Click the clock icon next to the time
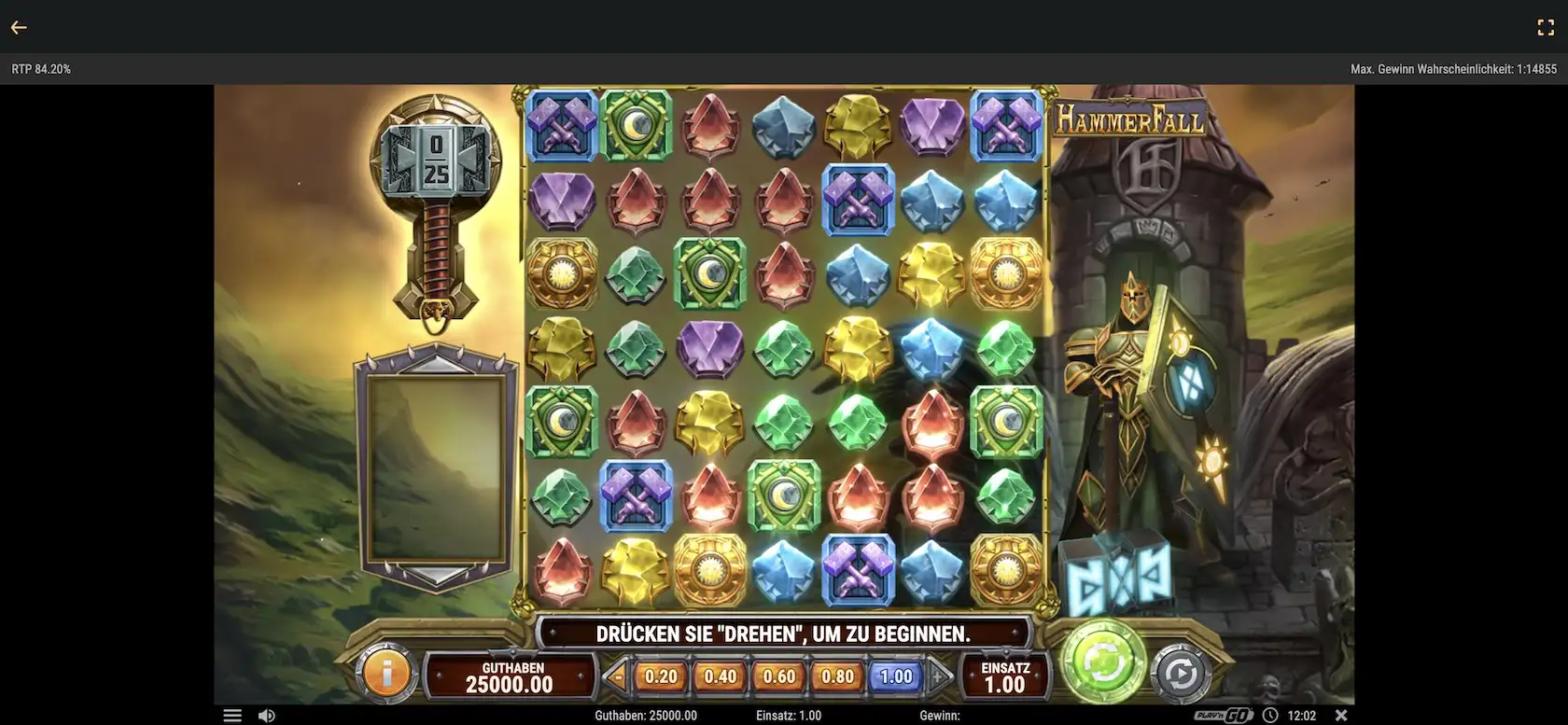This screenshot has width=1568, height=725. pyautogui.click(x=1270, y=715)
